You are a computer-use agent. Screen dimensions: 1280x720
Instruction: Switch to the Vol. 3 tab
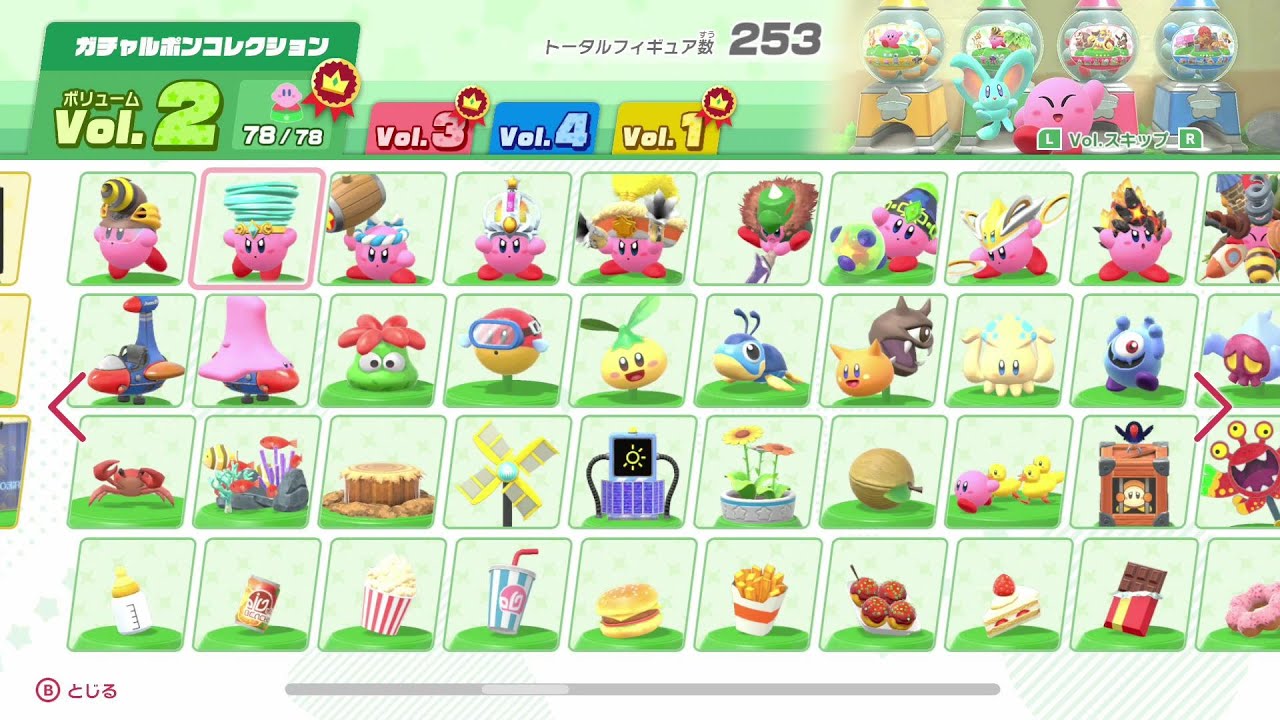coord(424,131)
